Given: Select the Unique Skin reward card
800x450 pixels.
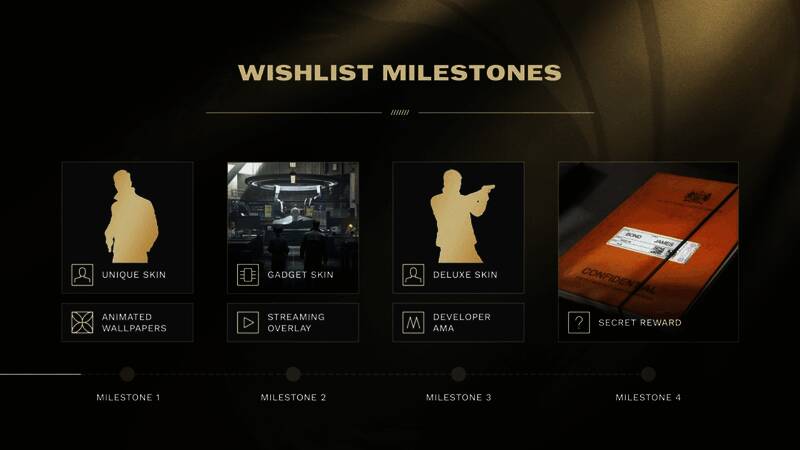Looking at the screenshot, I should pyautogui.click(x=127, y=227).
